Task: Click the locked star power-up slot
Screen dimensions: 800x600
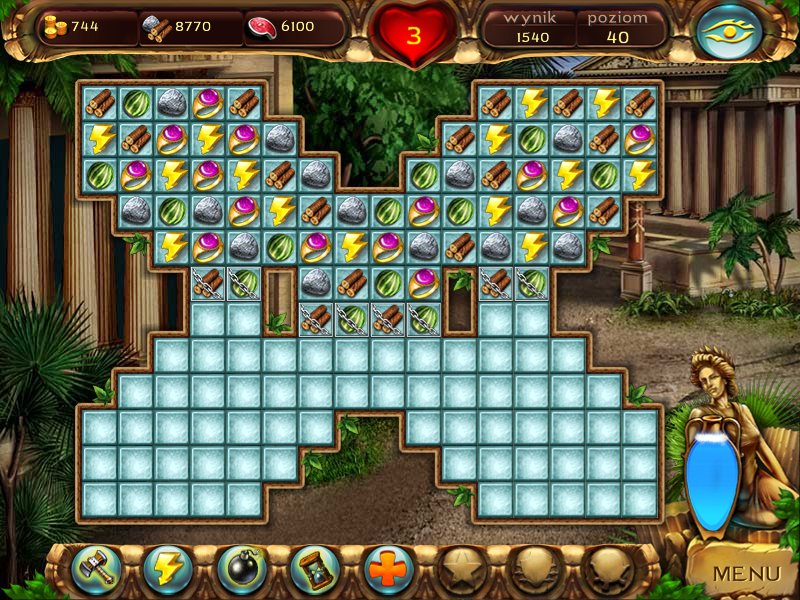Action: tap(461, 570)
